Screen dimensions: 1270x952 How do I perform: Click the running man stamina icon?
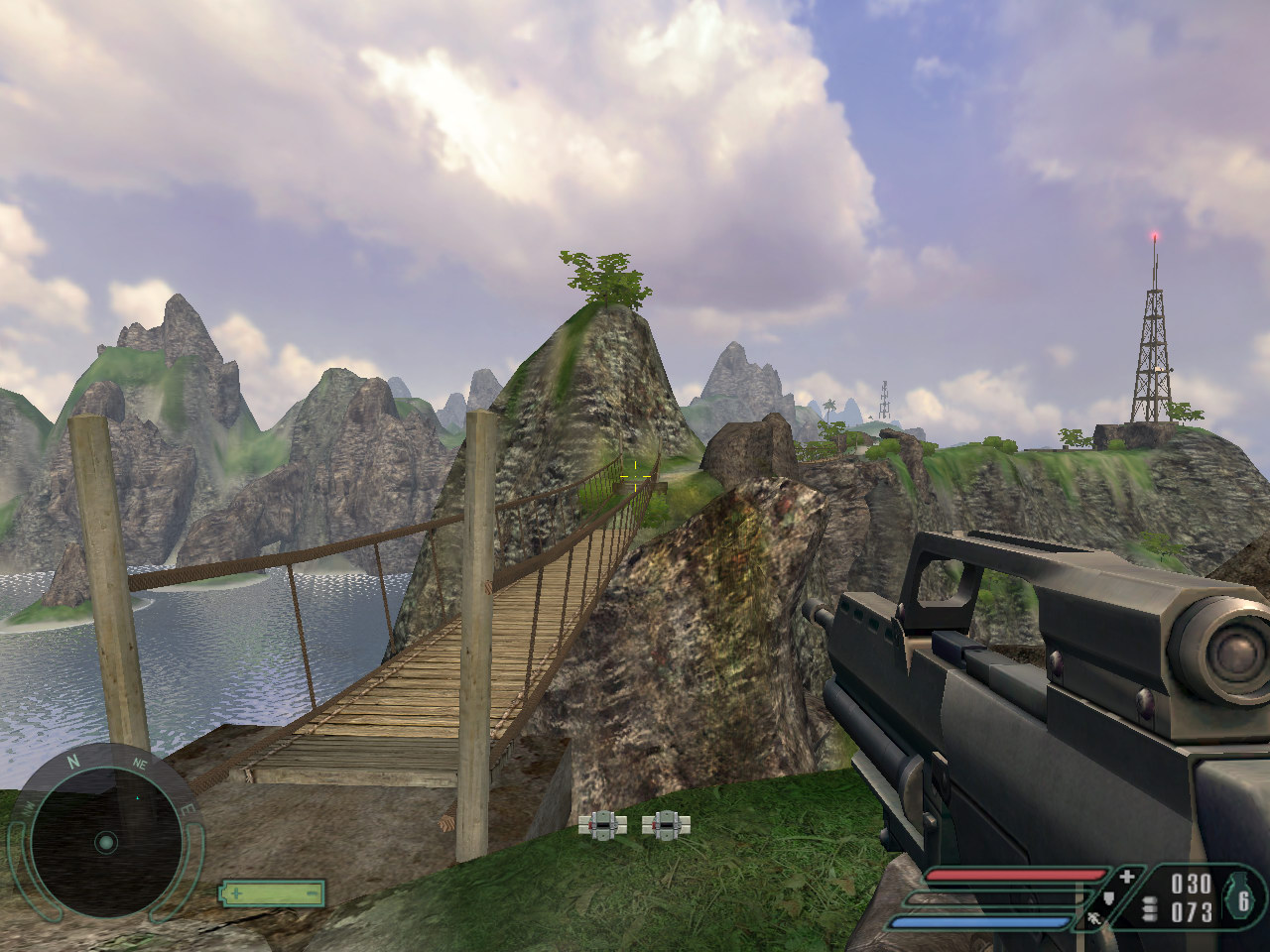coord(1094,920)
